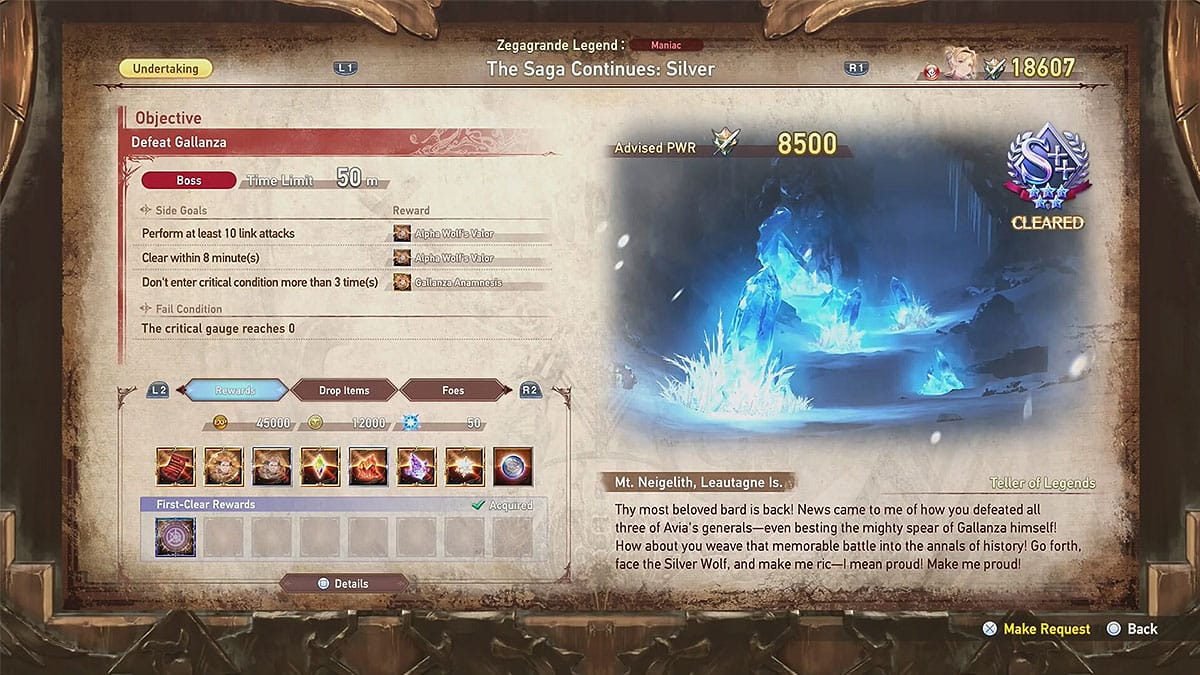
Task: Select the first-clear purple sigil reward
Action: [175, 537]
